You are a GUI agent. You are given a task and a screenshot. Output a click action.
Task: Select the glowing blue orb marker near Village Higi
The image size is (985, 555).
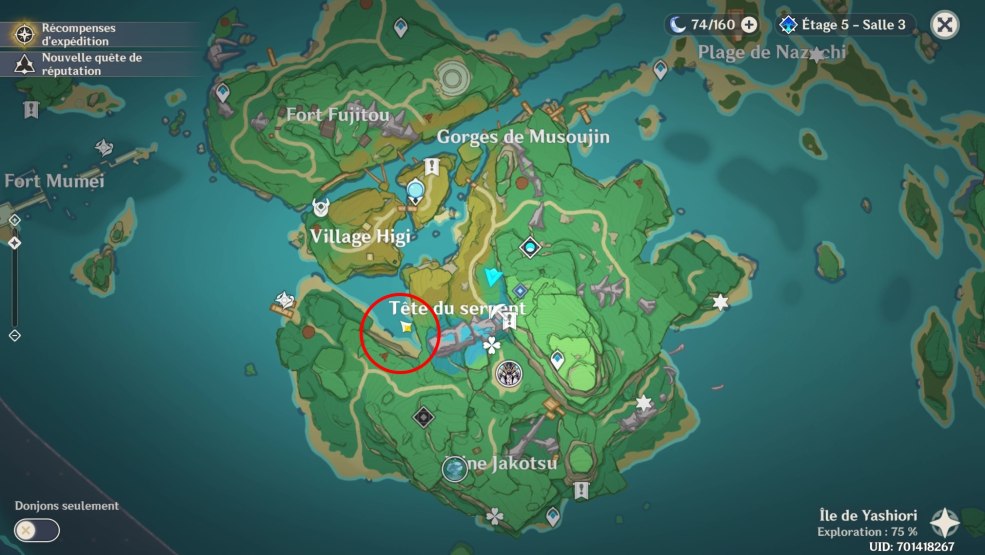click(x=415, y=188)
